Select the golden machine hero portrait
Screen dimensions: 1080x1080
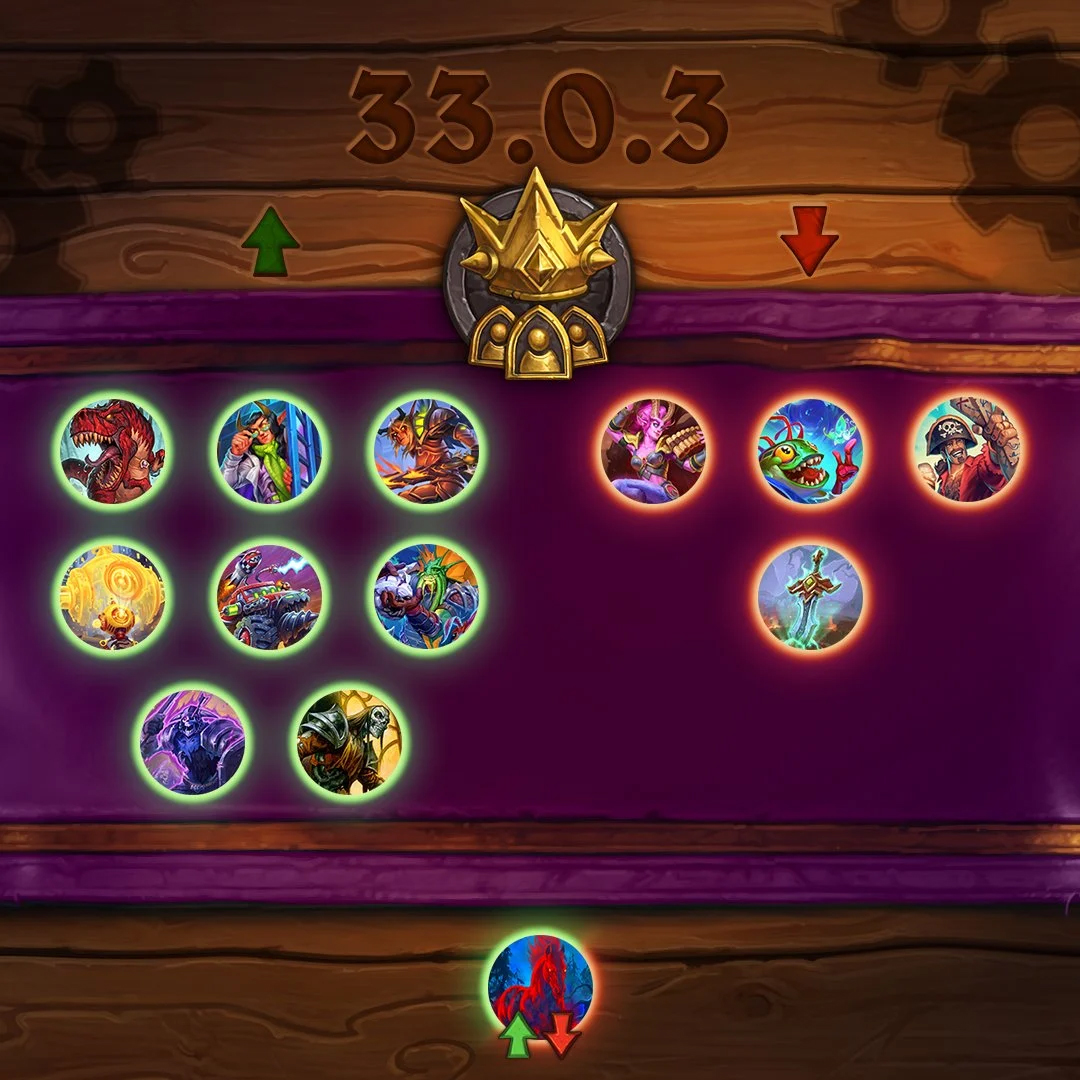coord(113,597)
